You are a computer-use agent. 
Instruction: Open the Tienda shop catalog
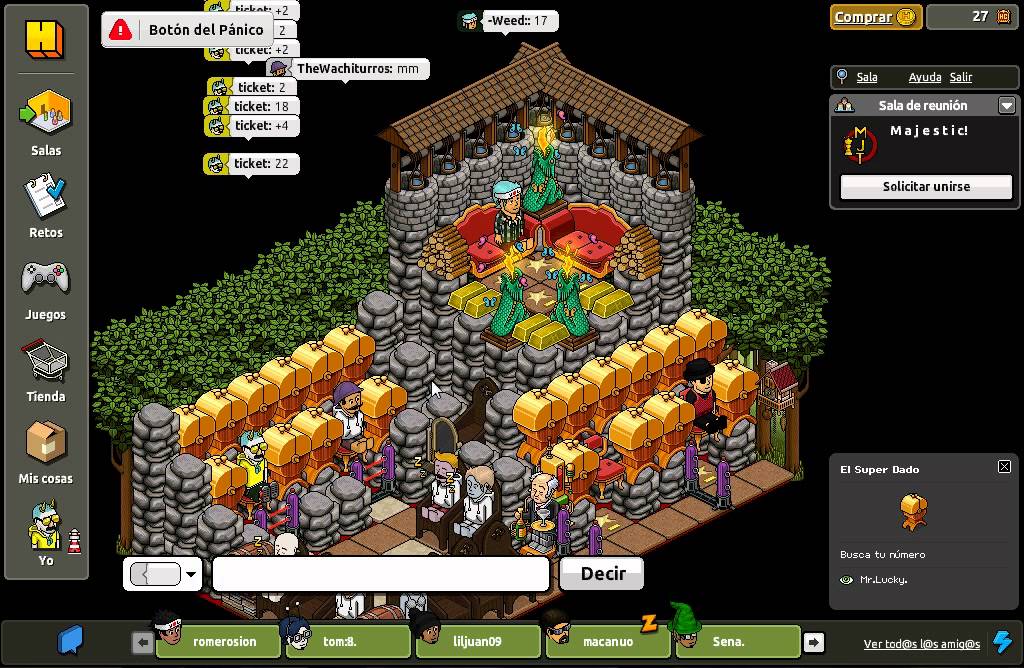[x=45, y=370]
